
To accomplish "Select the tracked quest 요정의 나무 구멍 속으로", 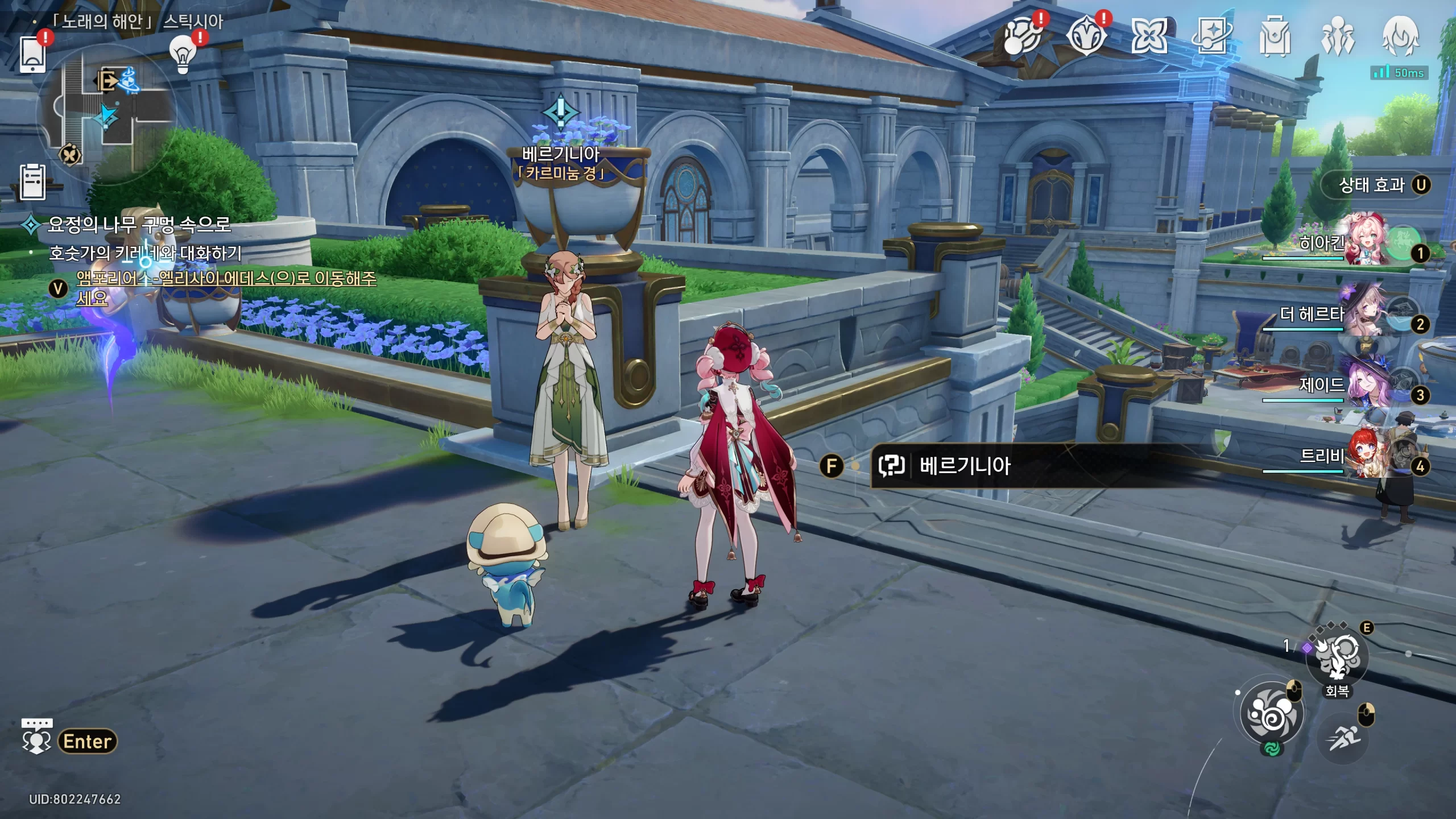I will [x=139, y=225].
